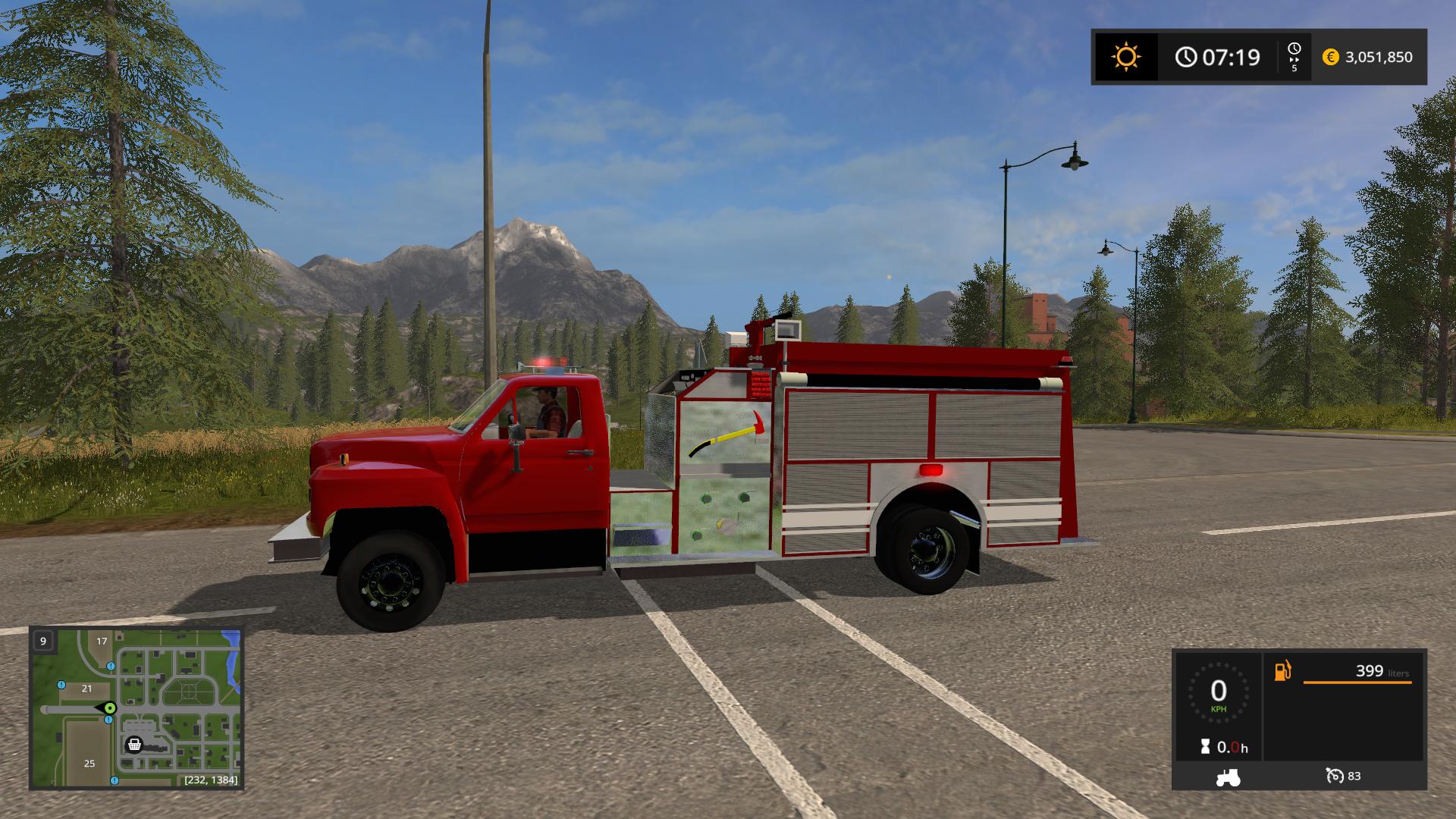Image resolution: width=1456 pixels, height=819 pixels.
Task: Select the white tractor vehicle icon
Action: (1228, 777)
